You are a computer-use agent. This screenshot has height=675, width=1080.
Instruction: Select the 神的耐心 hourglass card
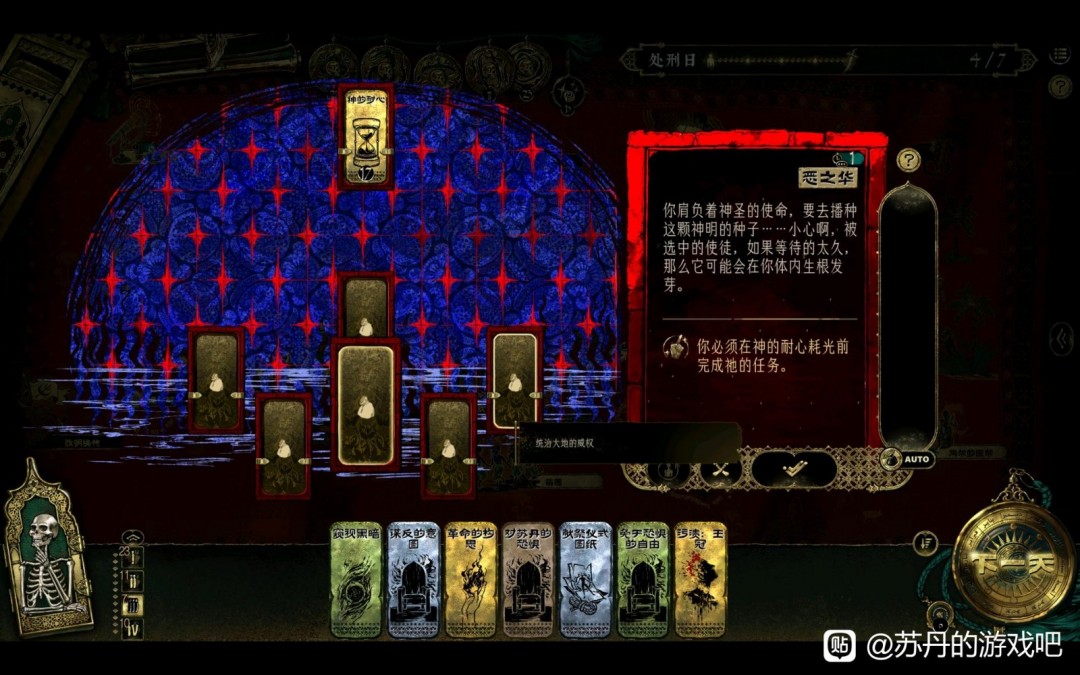click(x=366, y=138)
